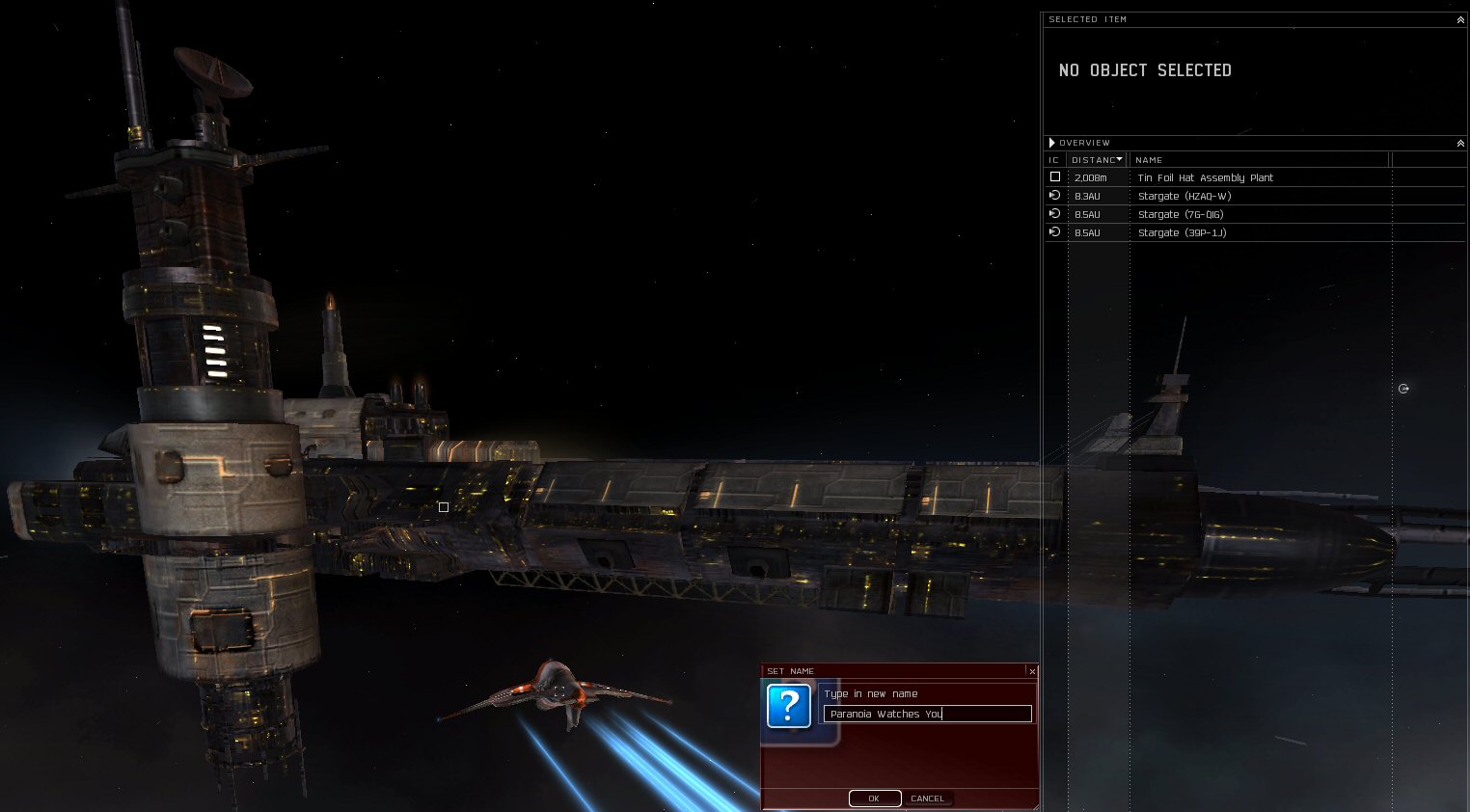
Task: Sort overview by Name column
Action: tap(1149, 160)
